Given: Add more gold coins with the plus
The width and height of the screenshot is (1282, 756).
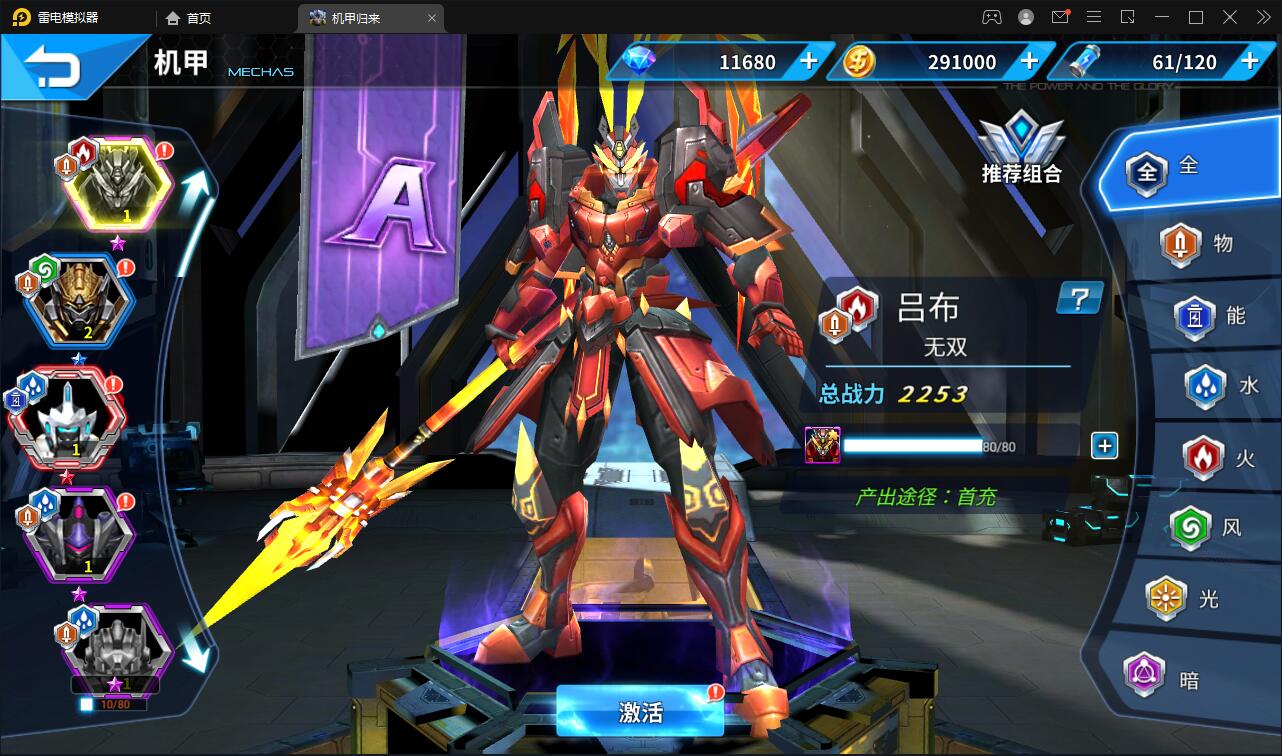Looking at the screenshot, I should tap(1029, 62).
